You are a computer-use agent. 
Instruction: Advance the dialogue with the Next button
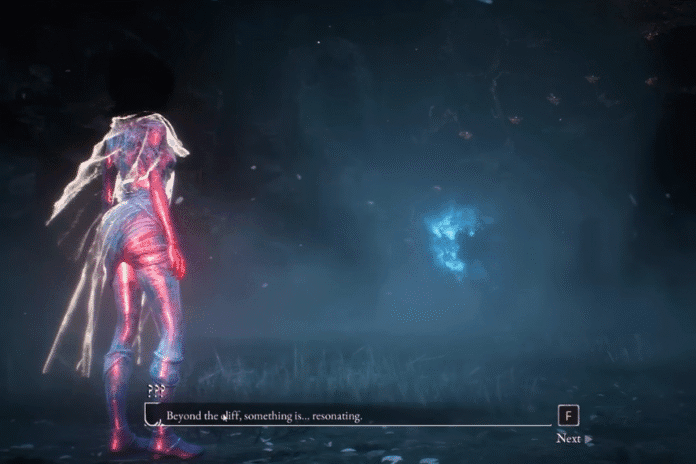573,438
